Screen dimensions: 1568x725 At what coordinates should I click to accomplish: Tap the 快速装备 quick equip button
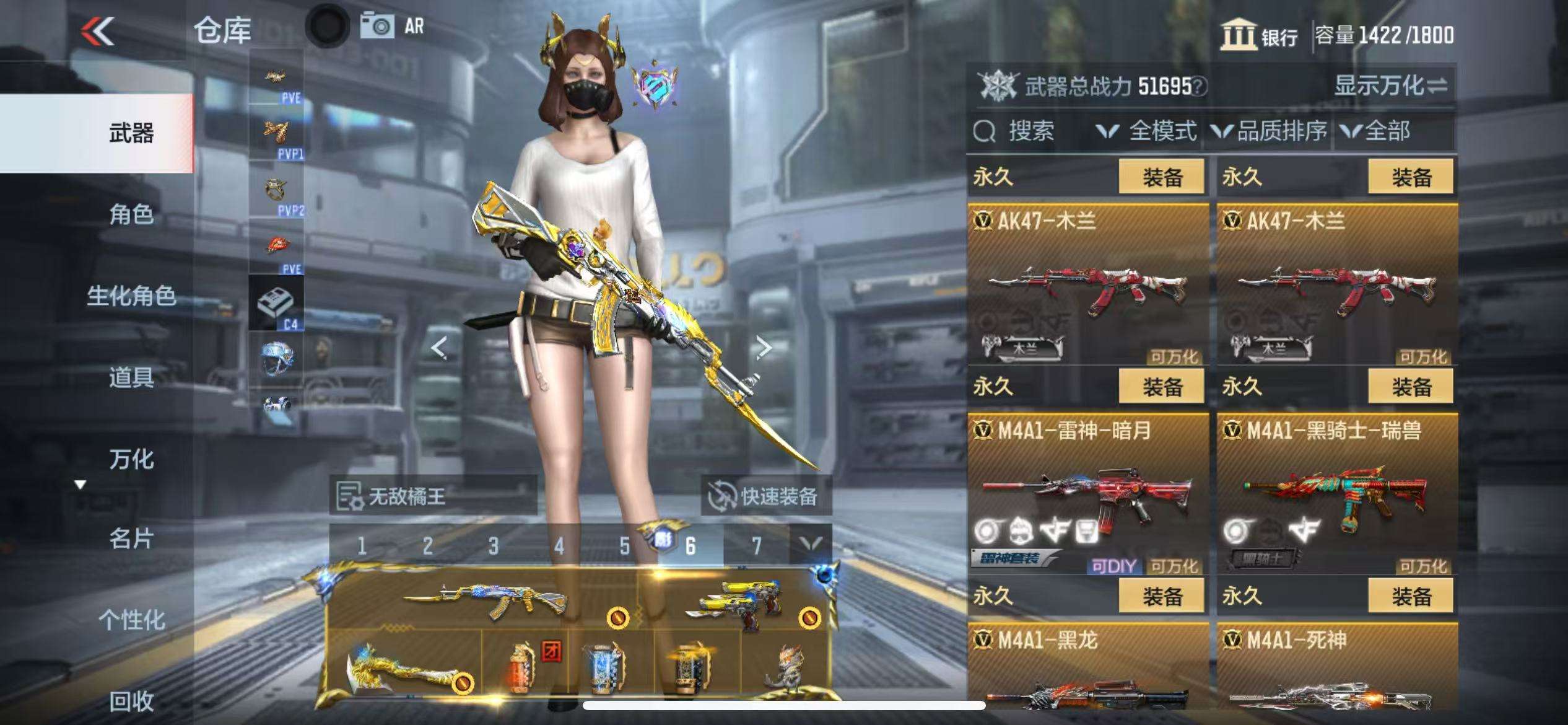tap(765, 496)
